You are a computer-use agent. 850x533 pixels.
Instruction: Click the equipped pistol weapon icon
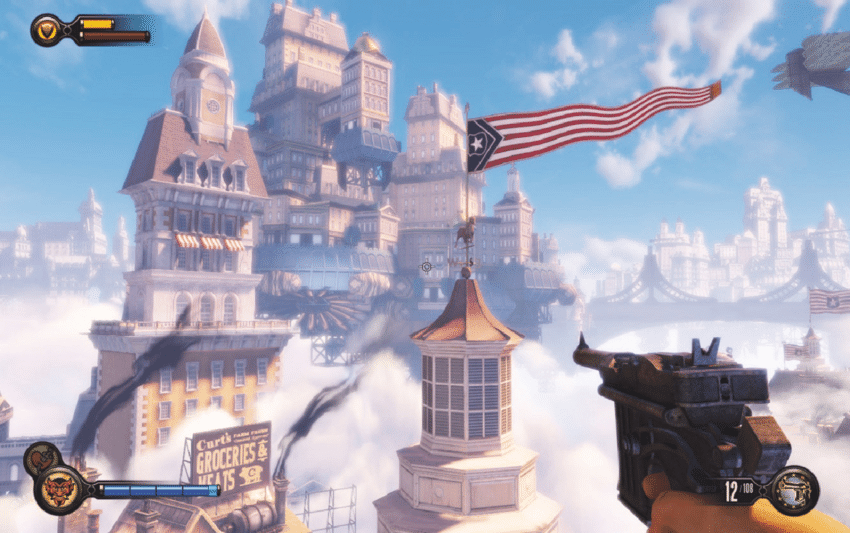795,489
